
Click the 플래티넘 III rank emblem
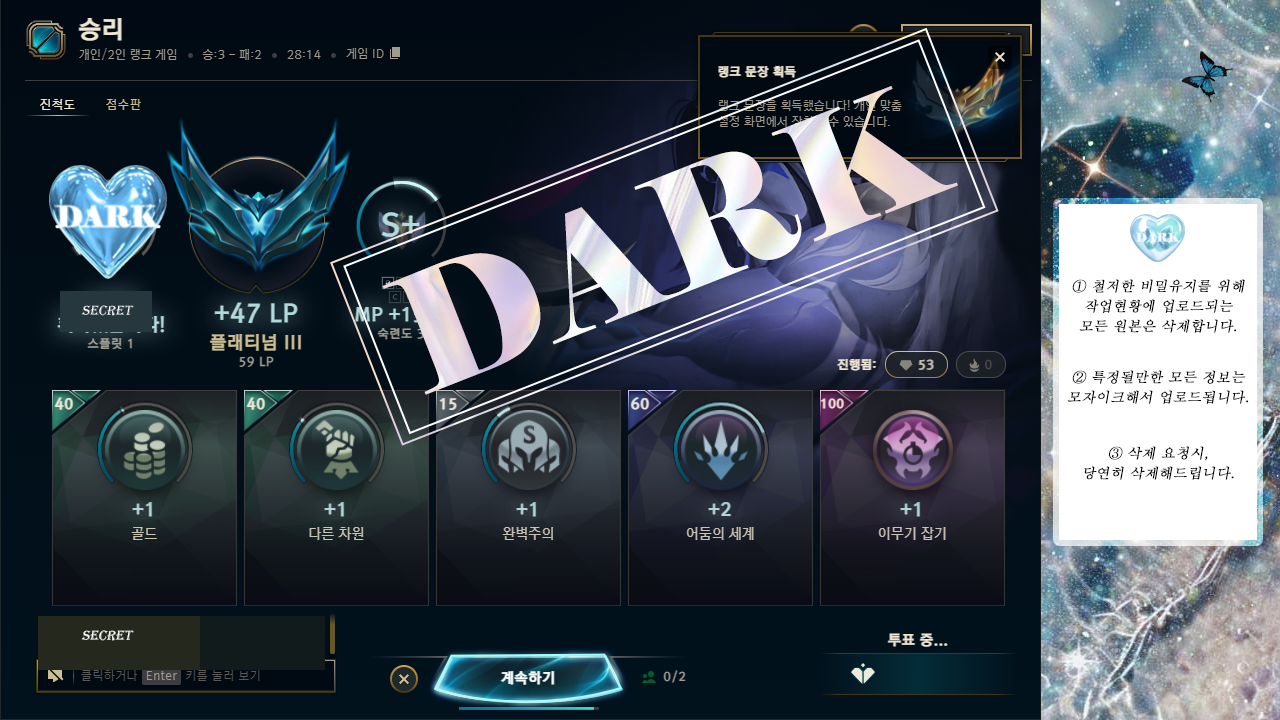pyautogui.click(x=255, y=215)
